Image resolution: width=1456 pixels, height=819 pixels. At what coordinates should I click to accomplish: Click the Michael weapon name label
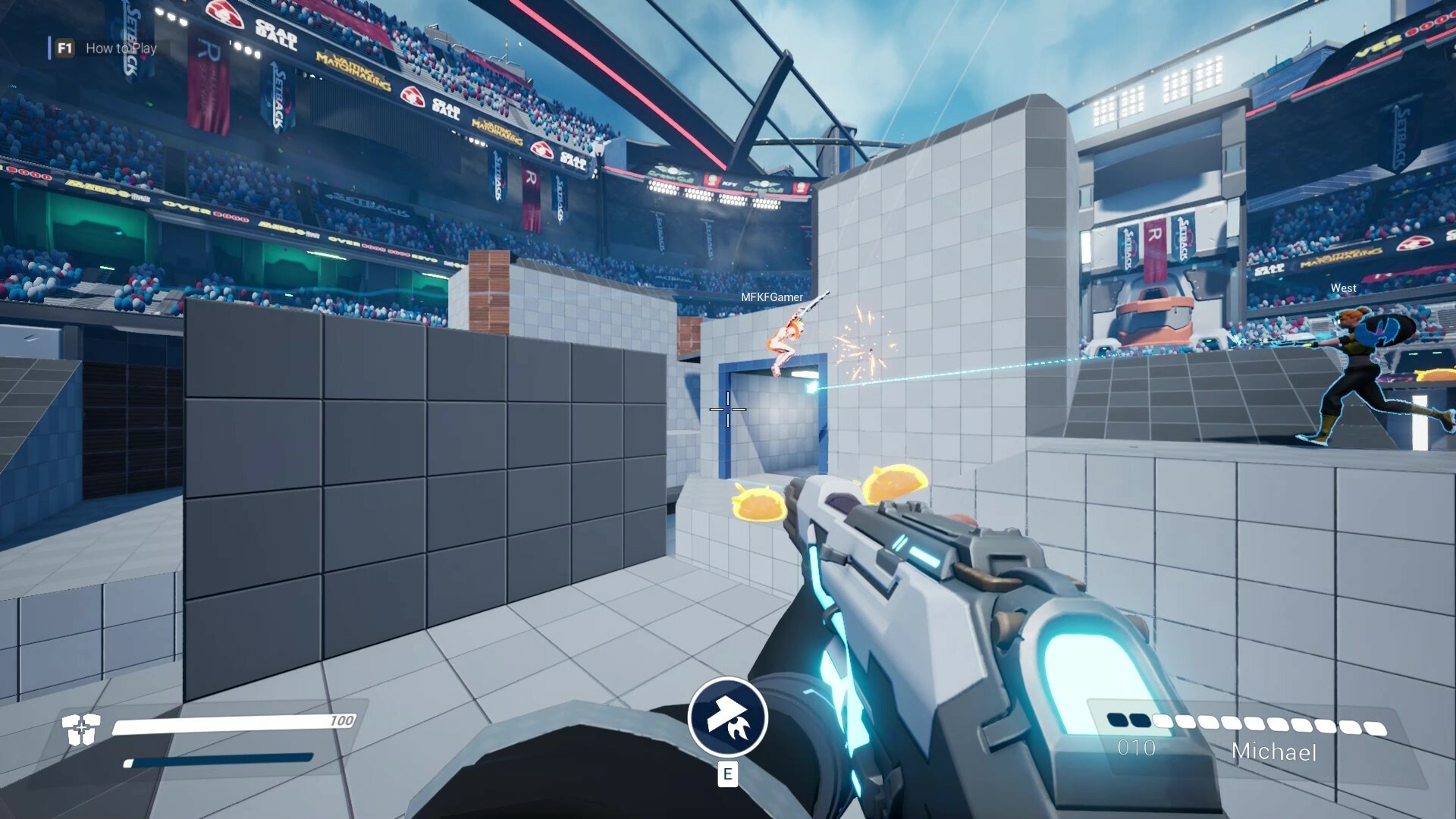[x=1276, y=753]
